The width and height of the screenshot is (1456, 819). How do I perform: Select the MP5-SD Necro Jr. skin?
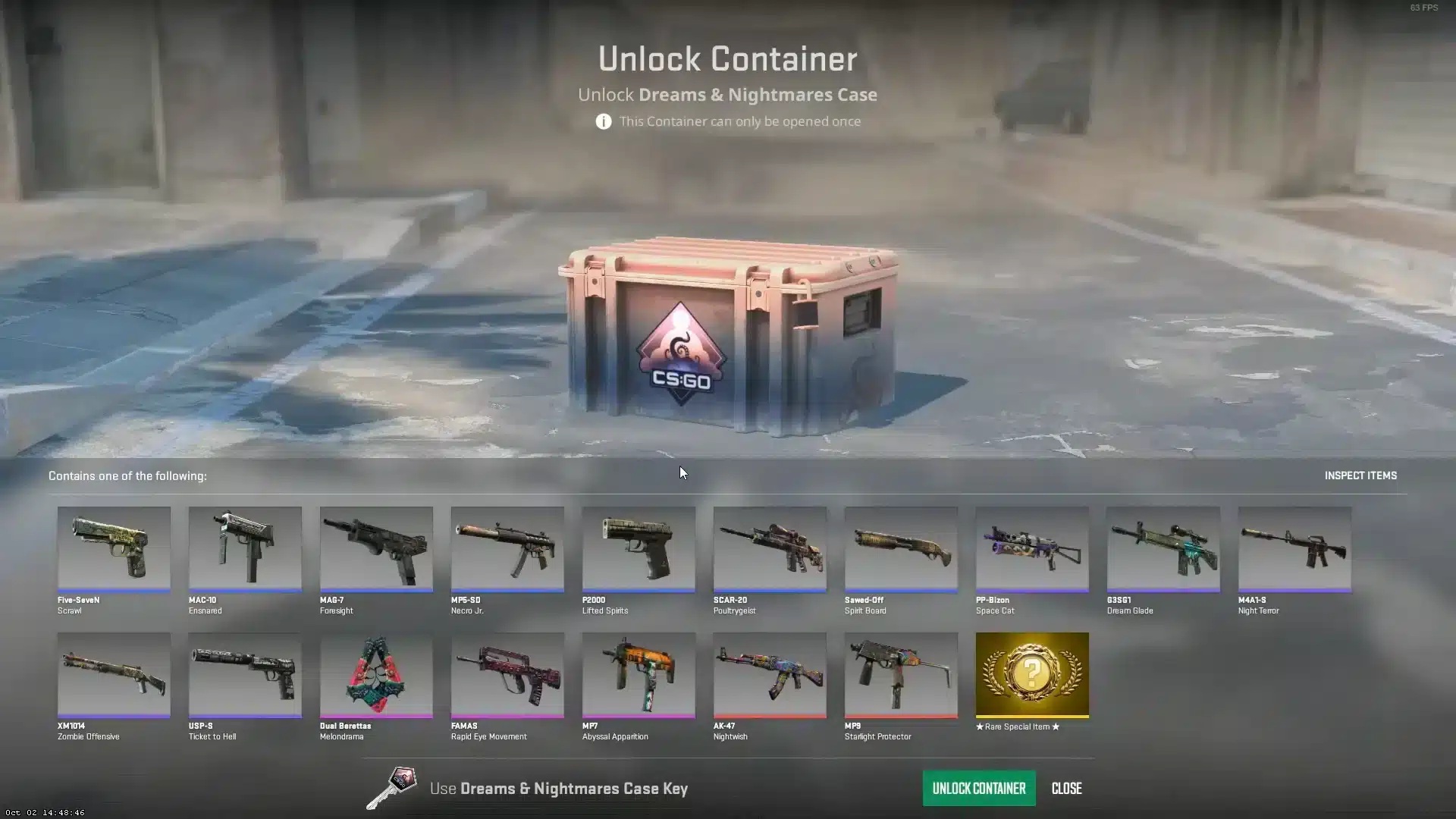coord(507,549)
